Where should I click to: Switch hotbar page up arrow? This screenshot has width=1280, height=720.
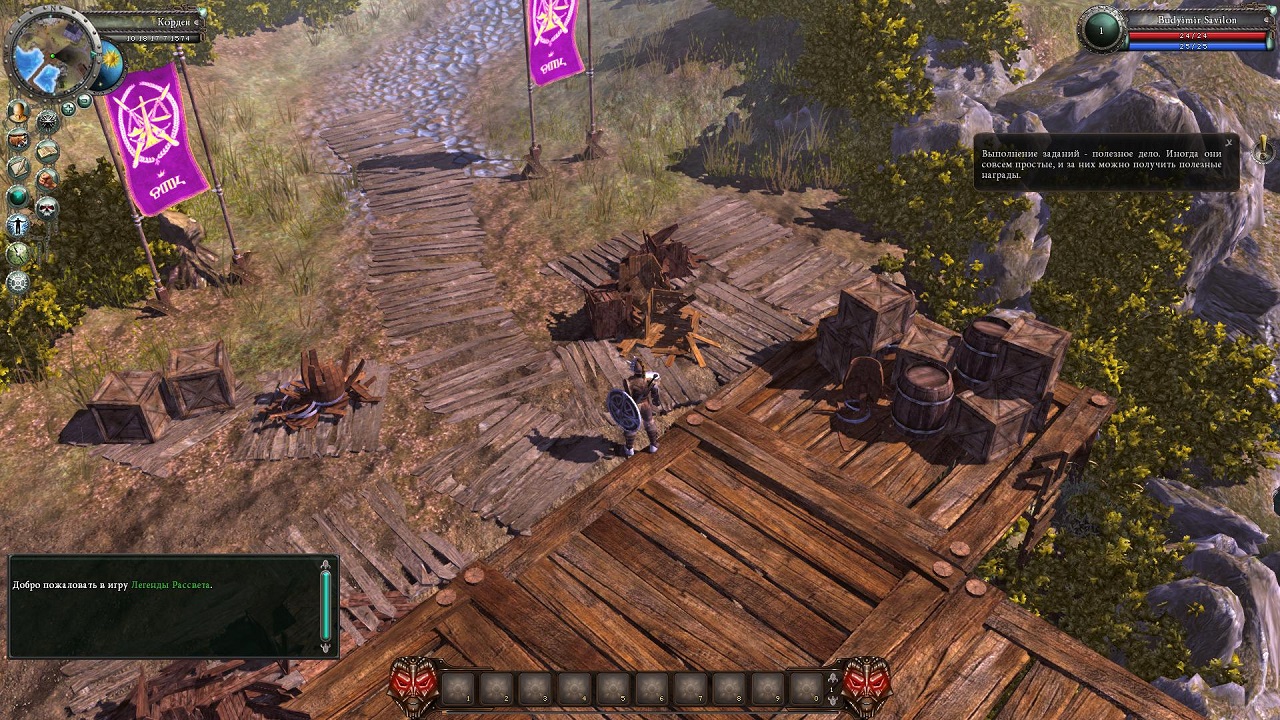[x=831, y=676]
